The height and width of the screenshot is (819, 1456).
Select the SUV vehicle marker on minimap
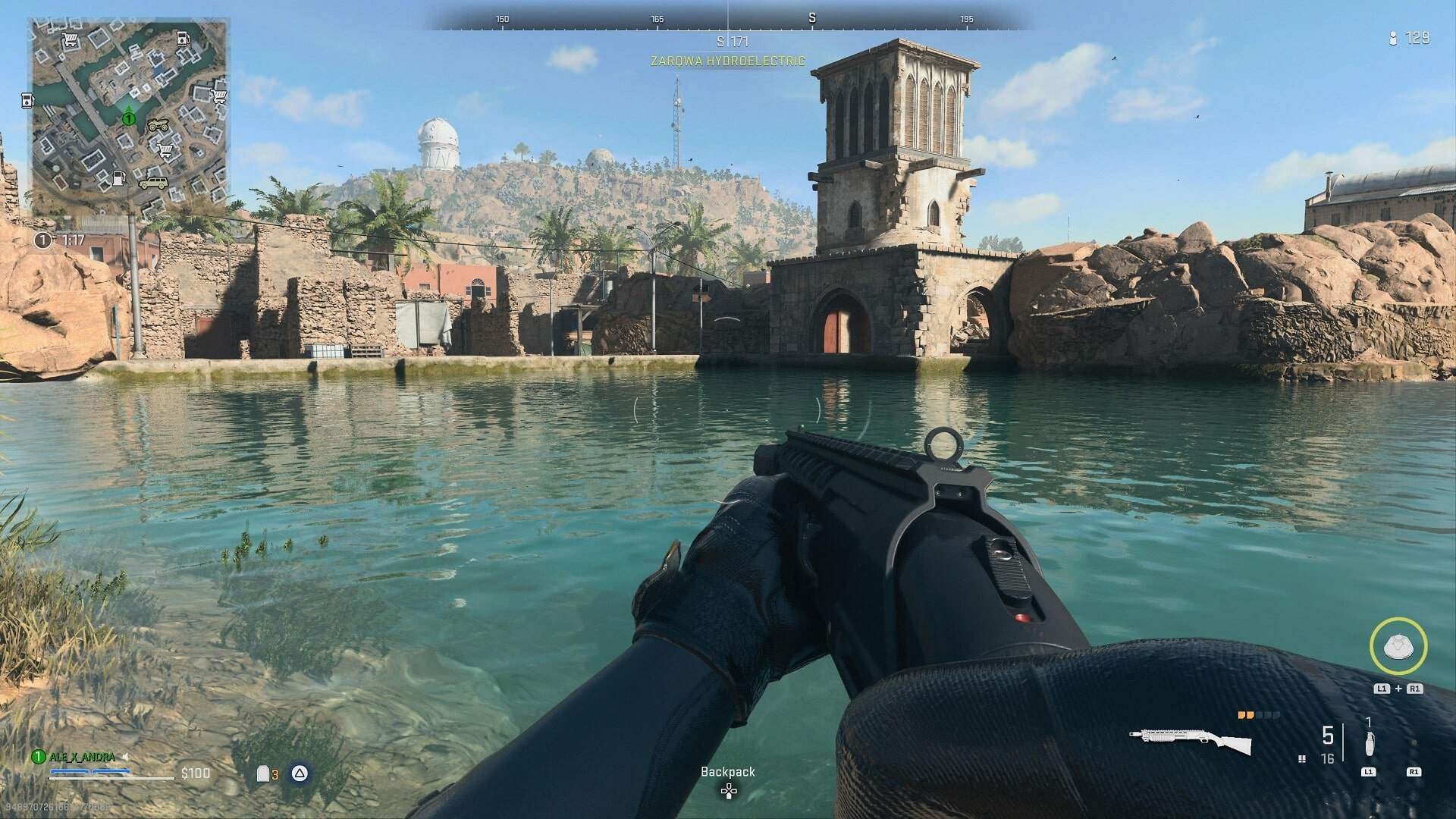(153, 183)
